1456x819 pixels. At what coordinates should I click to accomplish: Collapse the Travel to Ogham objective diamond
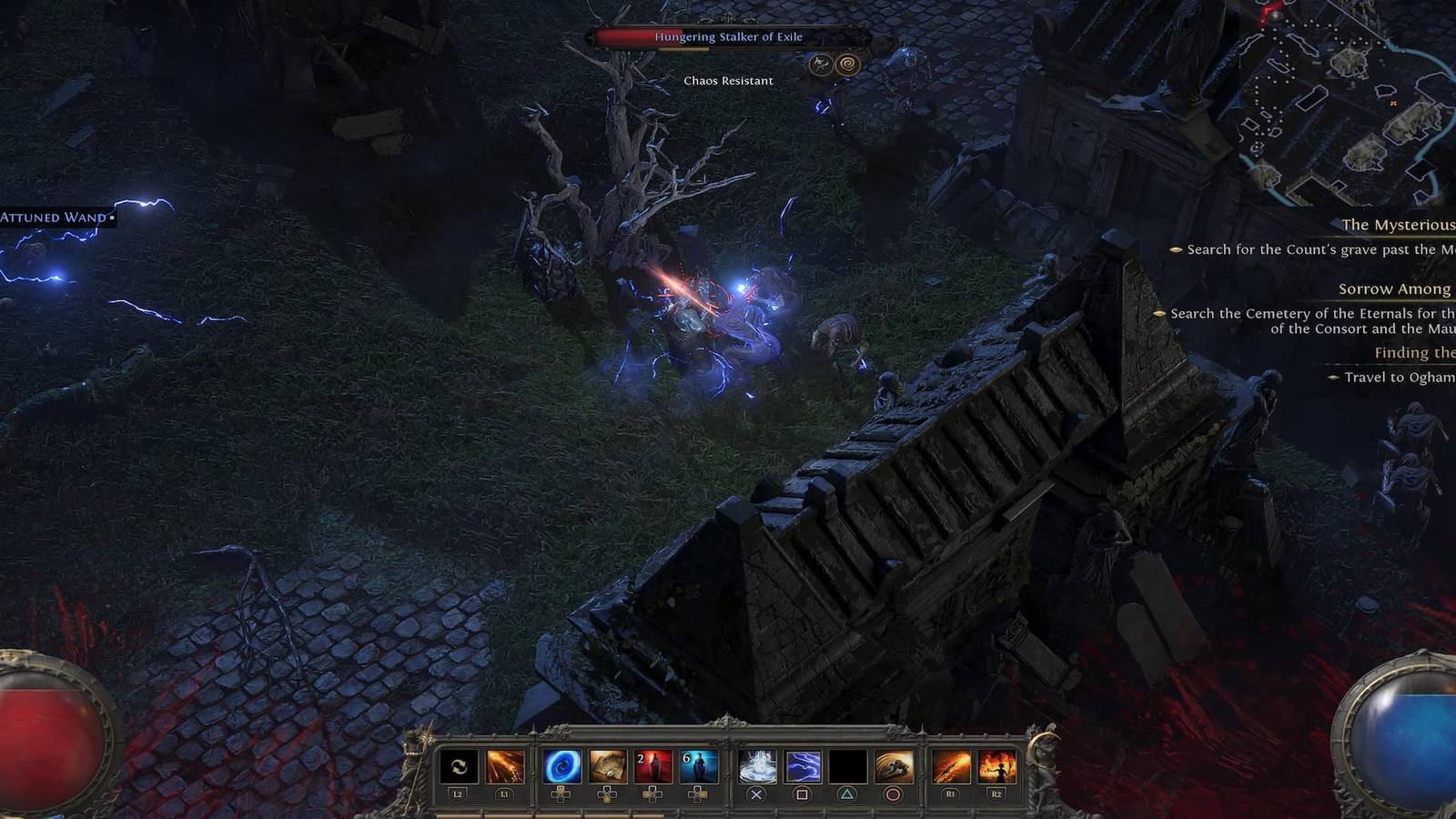pyautogui.click(x=1335, y=379)
